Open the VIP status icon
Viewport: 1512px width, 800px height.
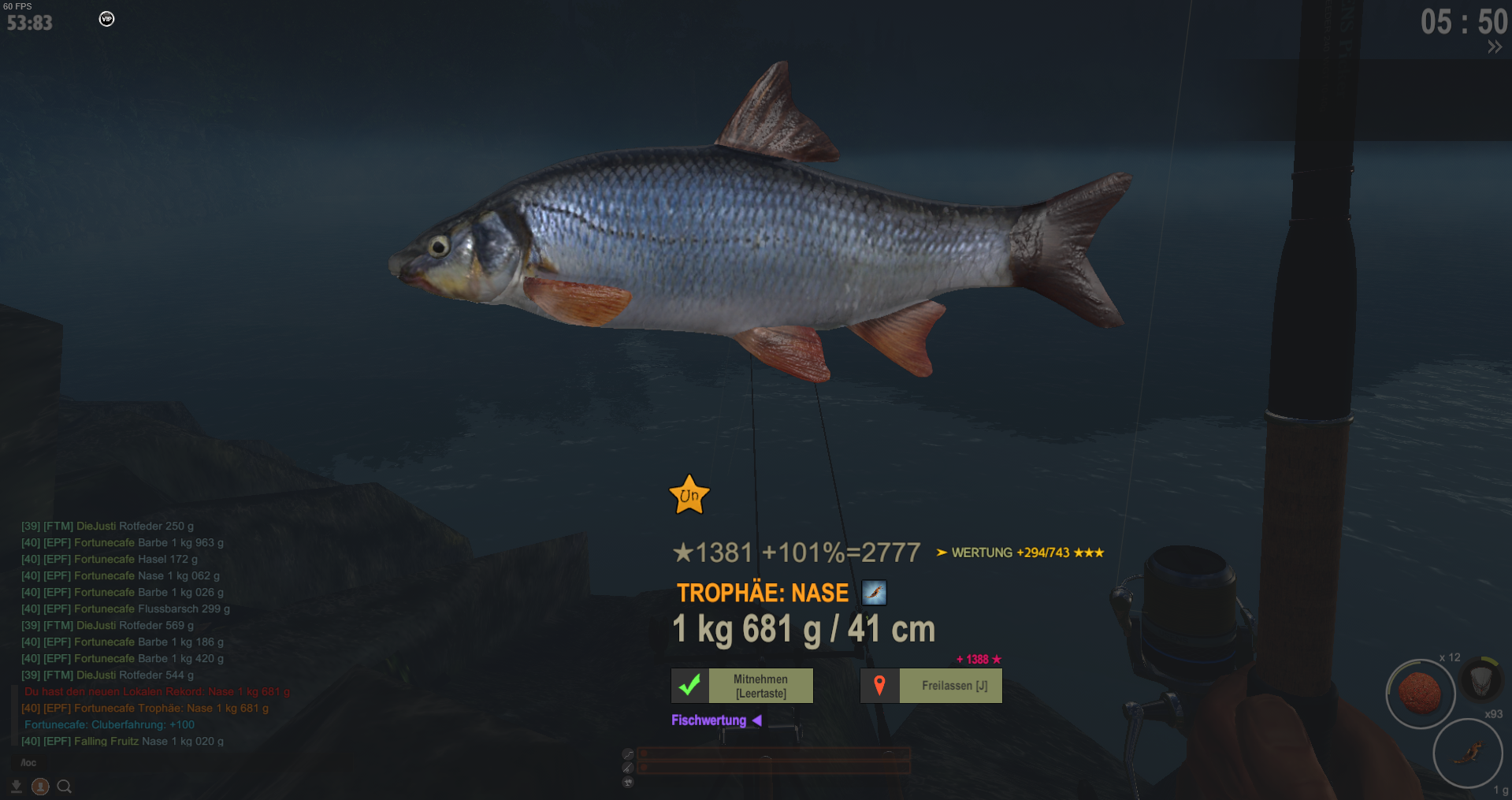coord(106,19)
